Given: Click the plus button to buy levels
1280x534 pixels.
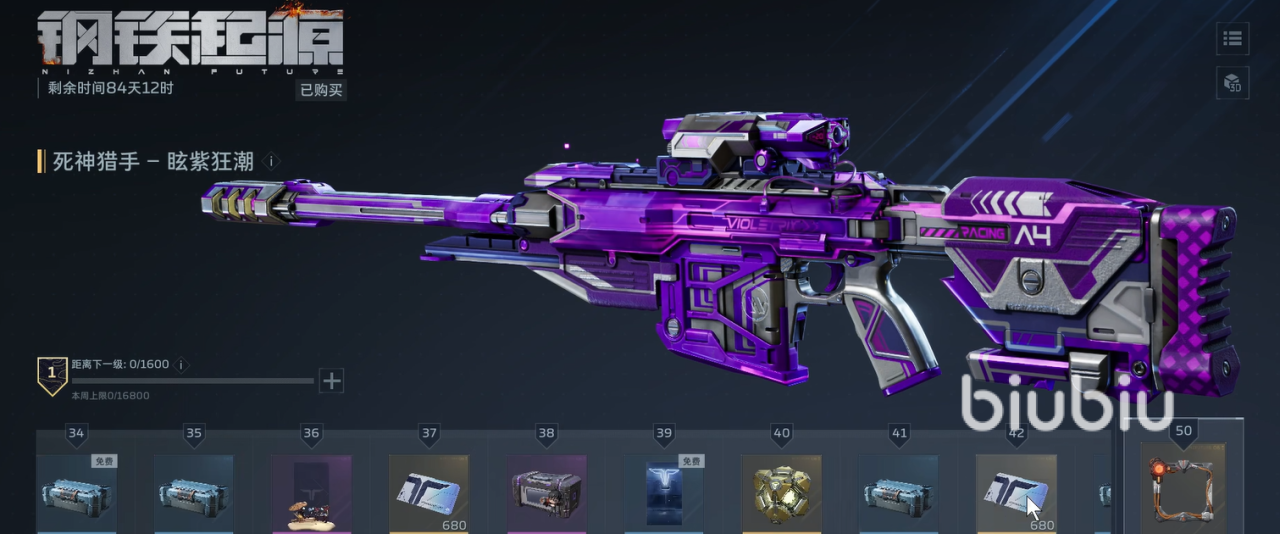Looking at the screenshot, I should pyautogui.click(x=331, y=380).
